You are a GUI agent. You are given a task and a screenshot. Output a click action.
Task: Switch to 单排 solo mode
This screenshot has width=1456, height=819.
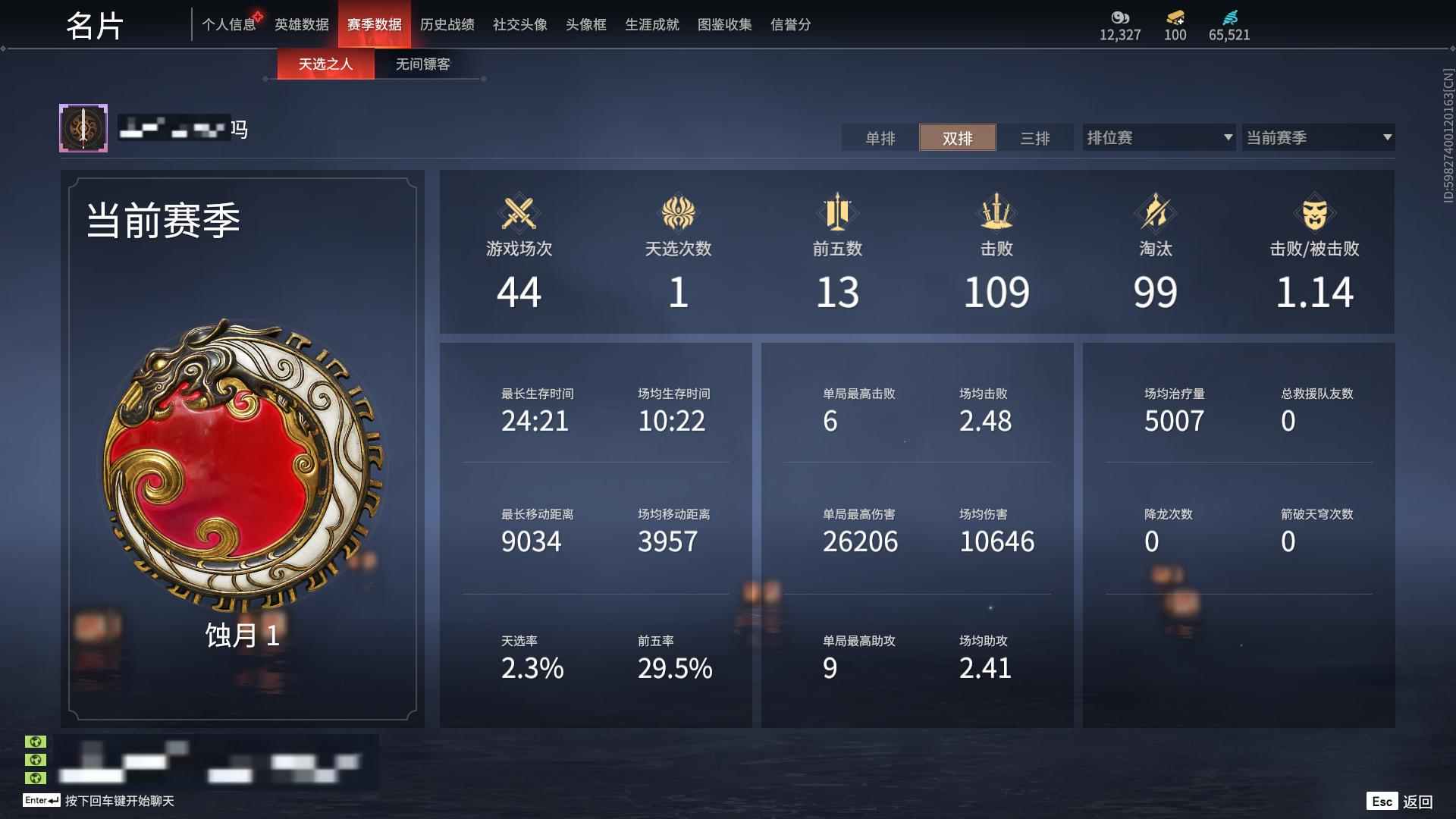880,138
